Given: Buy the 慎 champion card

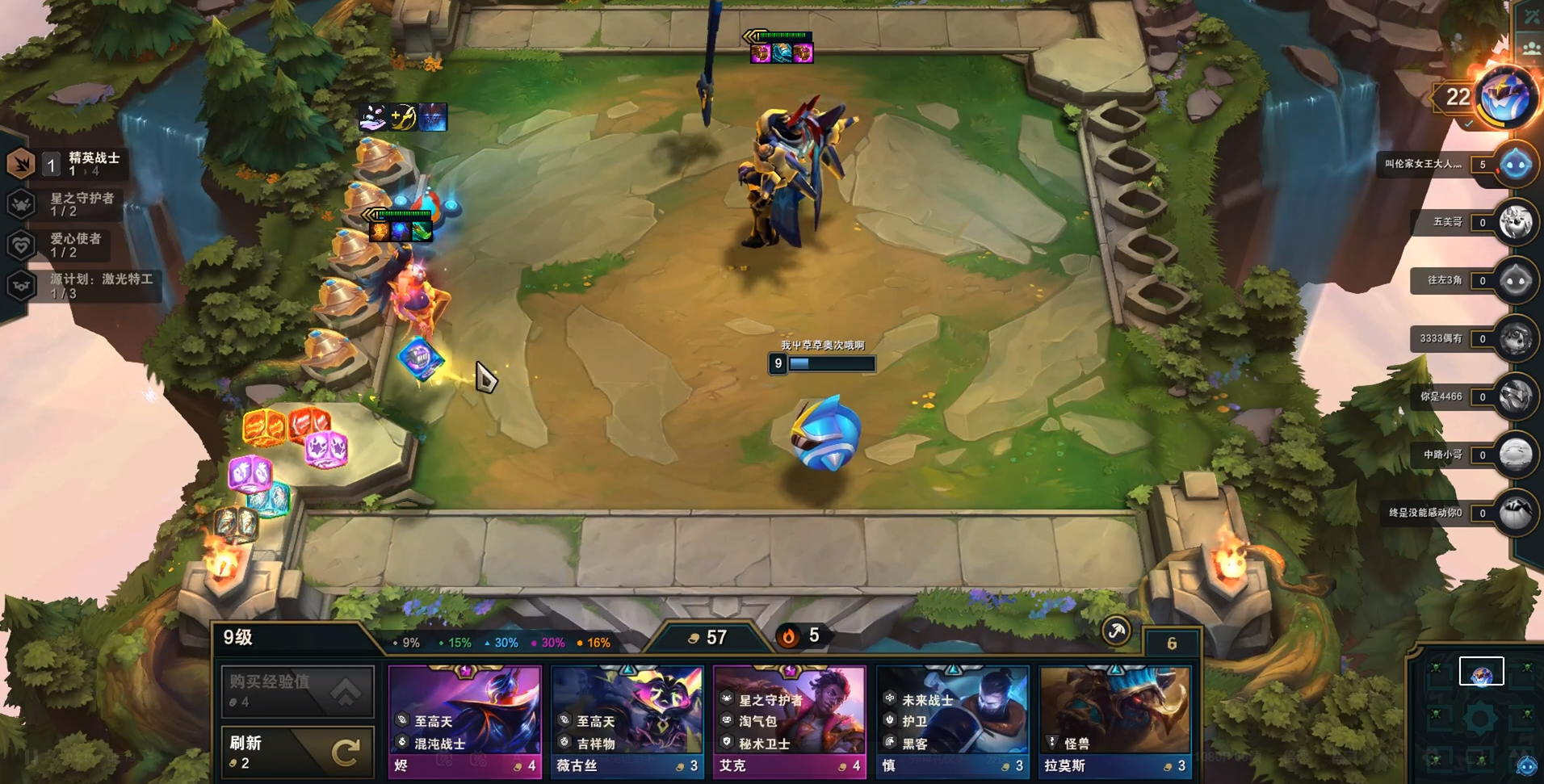Looking at the screenshot, I should coord(953,720).
